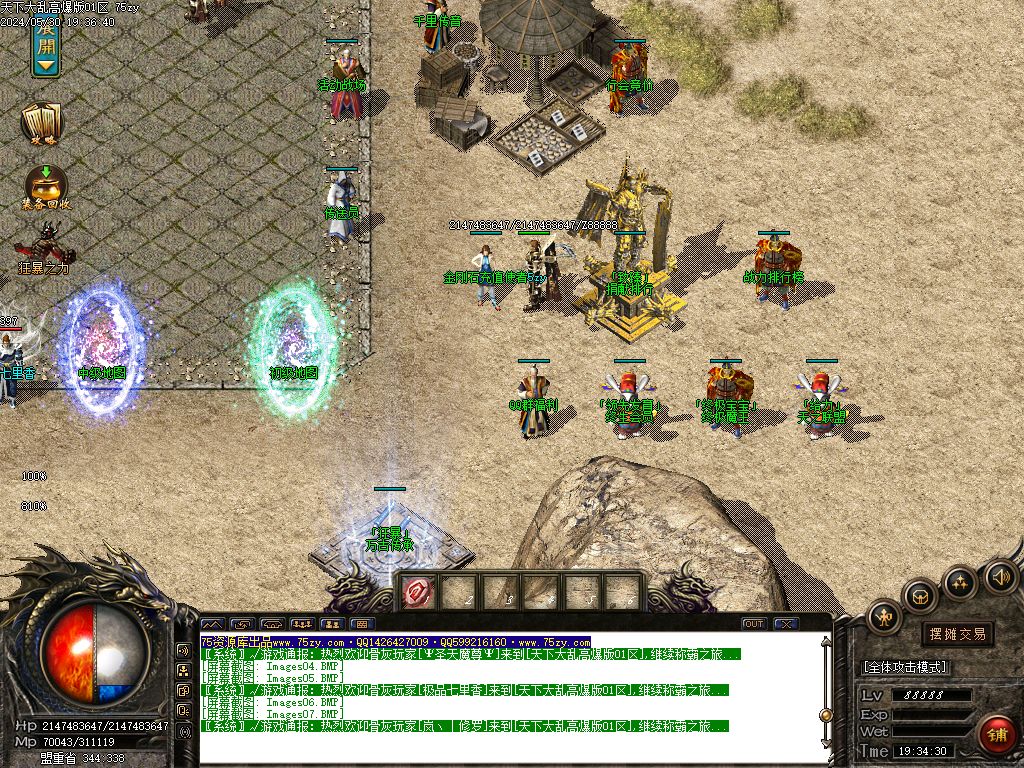Click the grid icon chat bar button

361,624
